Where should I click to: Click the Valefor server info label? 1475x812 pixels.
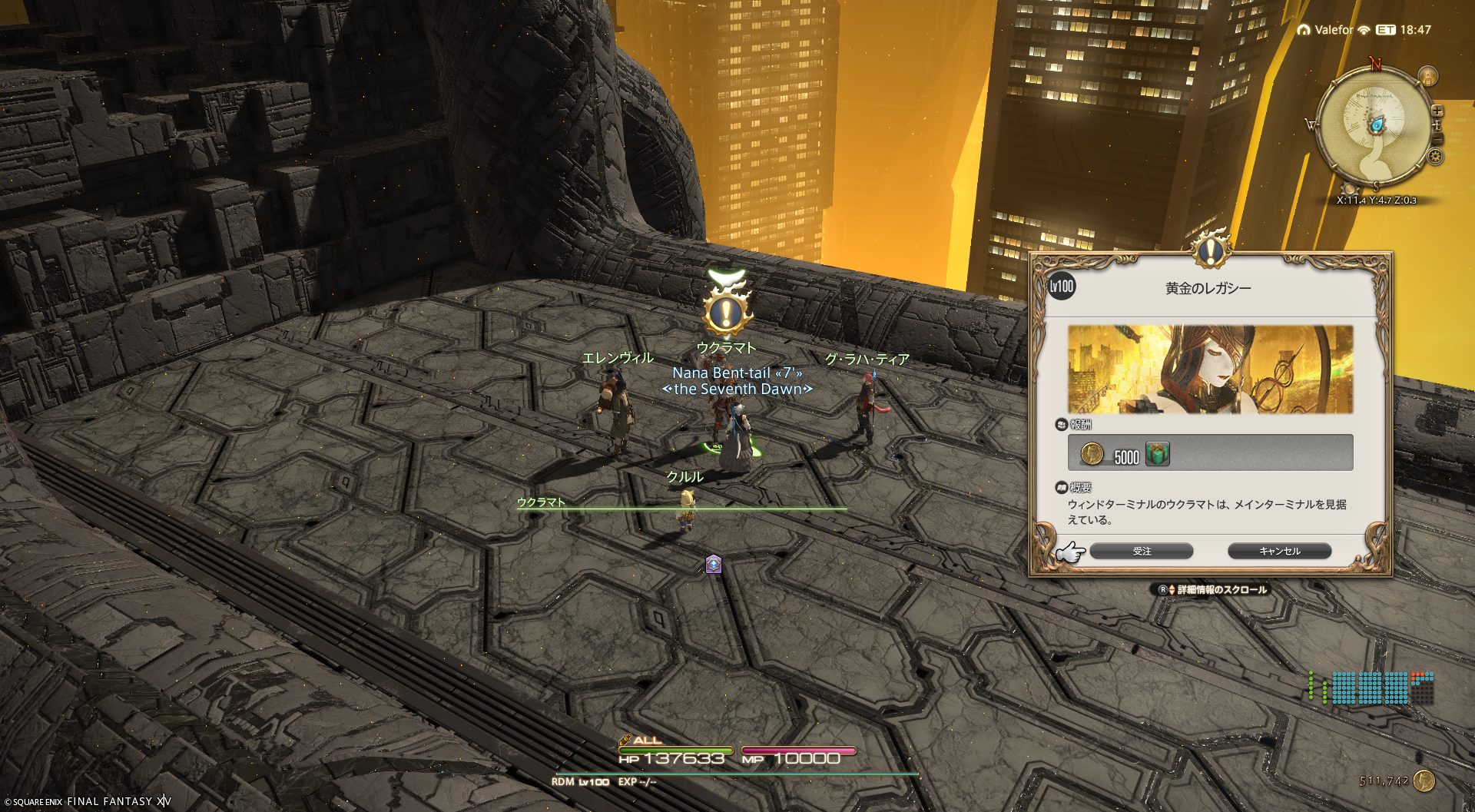(1333, 30)
